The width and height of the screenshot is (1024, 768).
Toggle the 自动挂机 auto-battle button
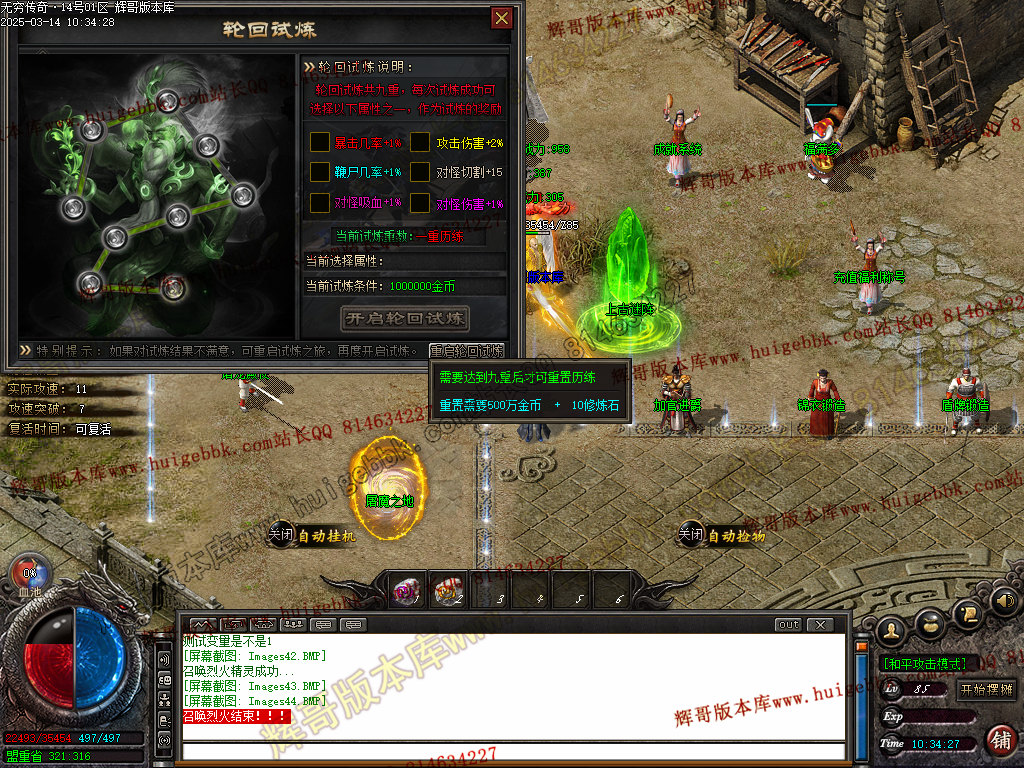312,535
